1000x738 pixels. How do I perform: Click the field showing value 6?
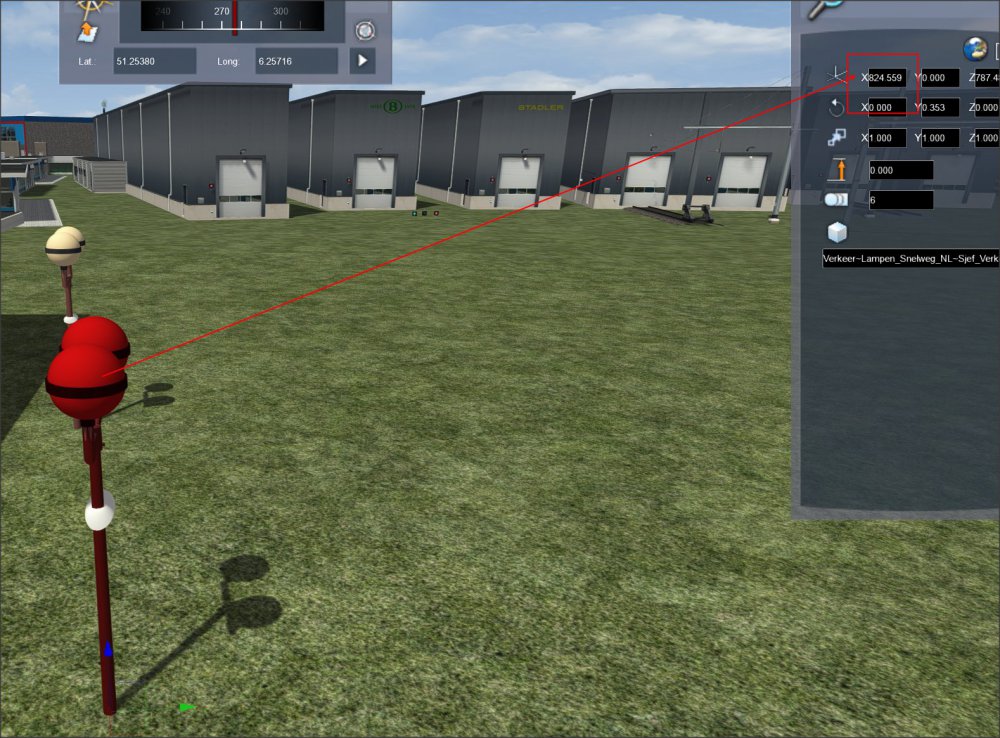click(900, 200)
